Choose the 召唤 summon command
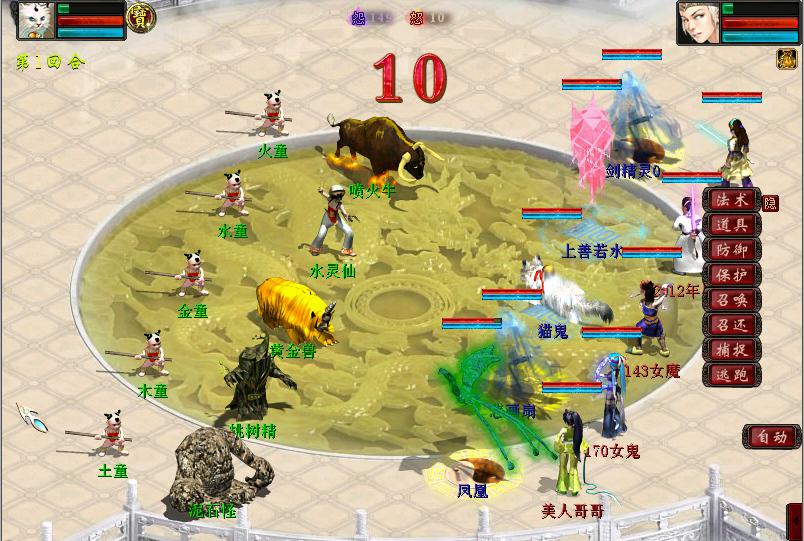This screenshot has width=804, height=541. [731, 300]
